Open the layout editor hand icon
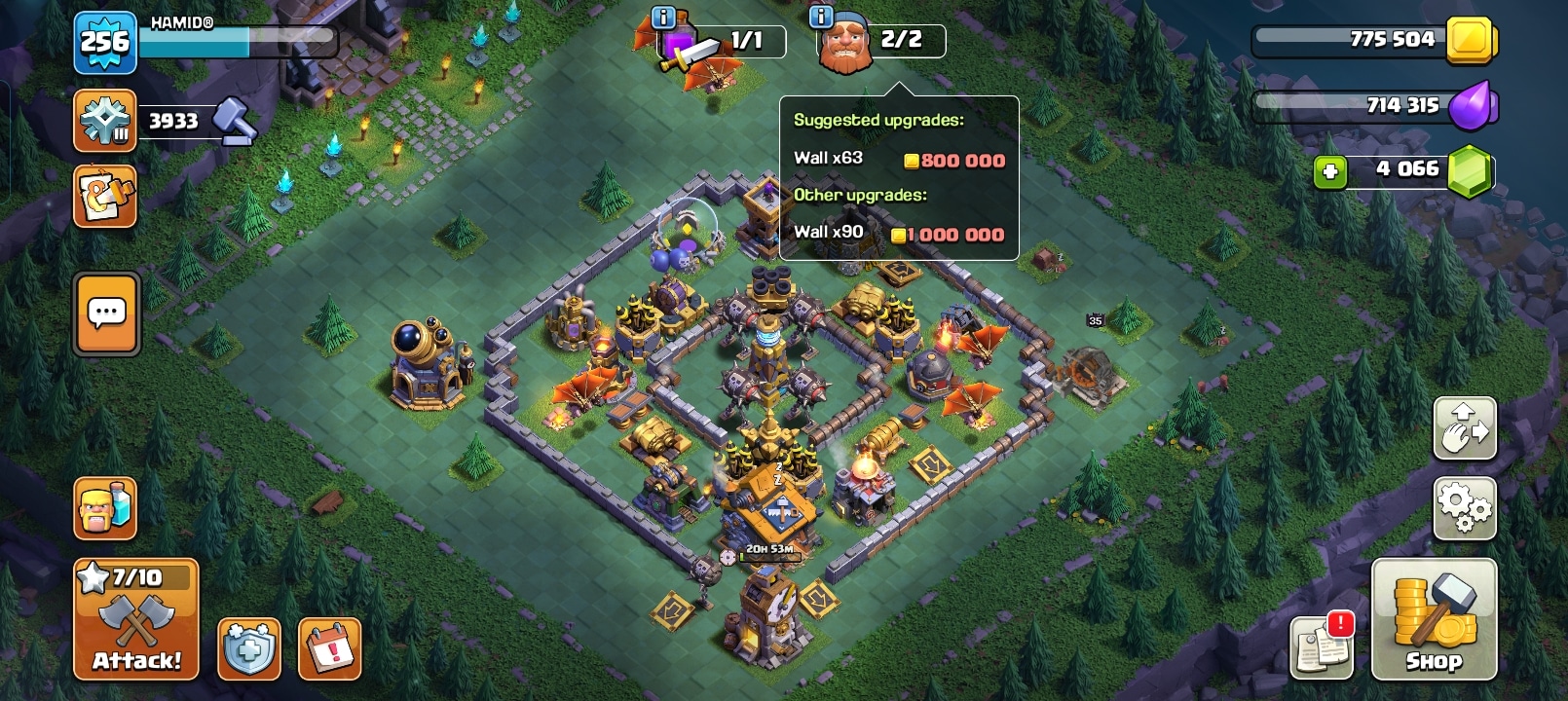The height and width of the screenshot is (701, 1568). click(1464, 428)
